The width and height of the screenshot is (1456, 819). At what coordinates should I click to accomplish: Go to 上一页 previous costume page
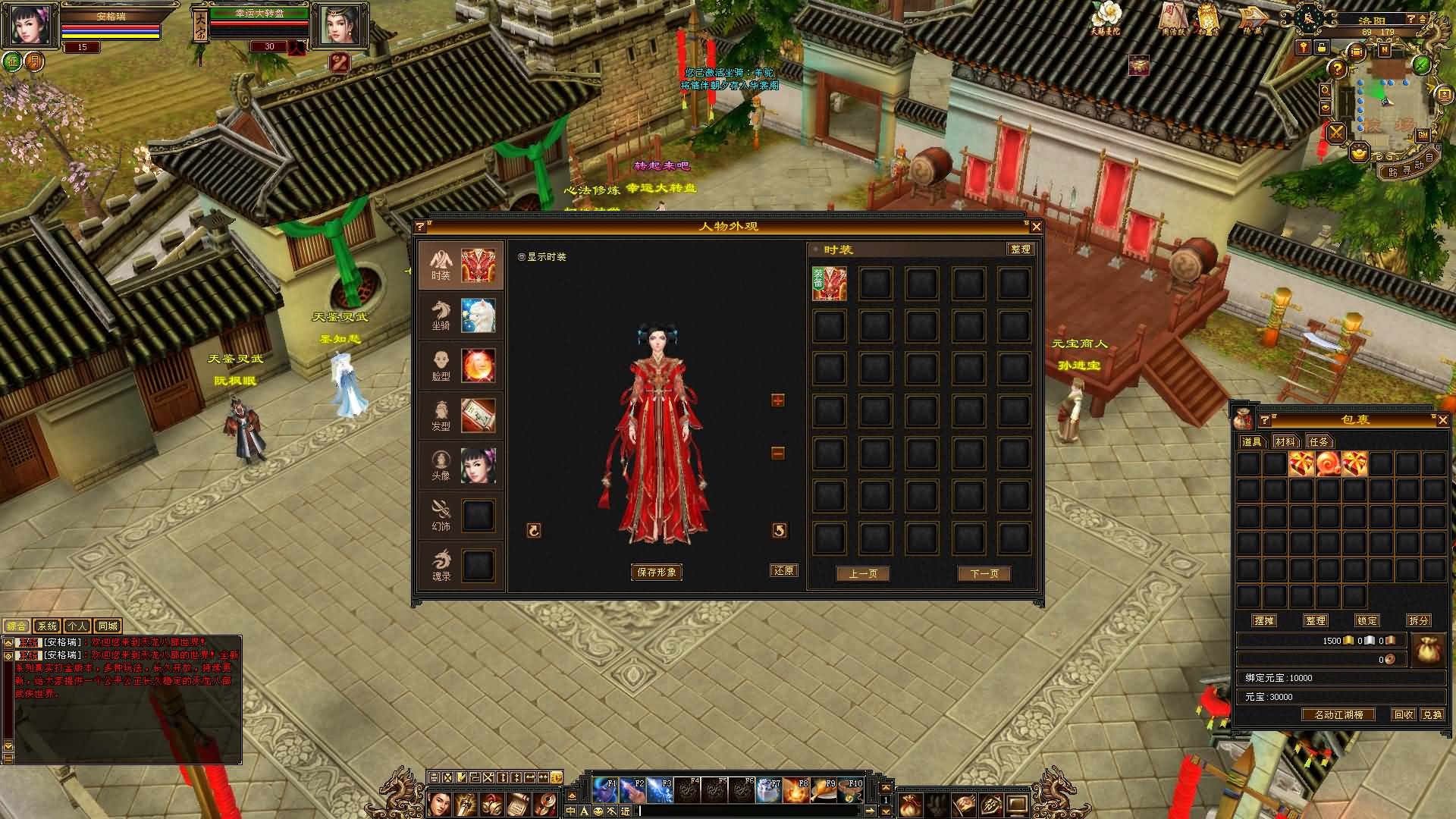click(862, 574)
